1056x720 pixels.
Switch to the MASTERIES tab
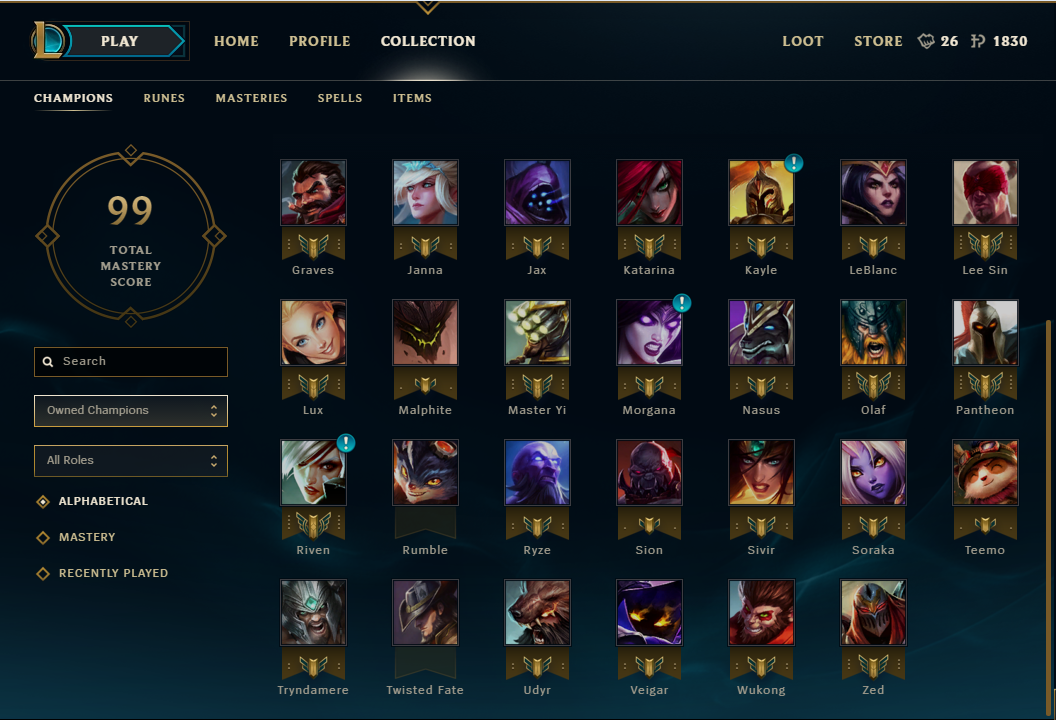[251, 98]
